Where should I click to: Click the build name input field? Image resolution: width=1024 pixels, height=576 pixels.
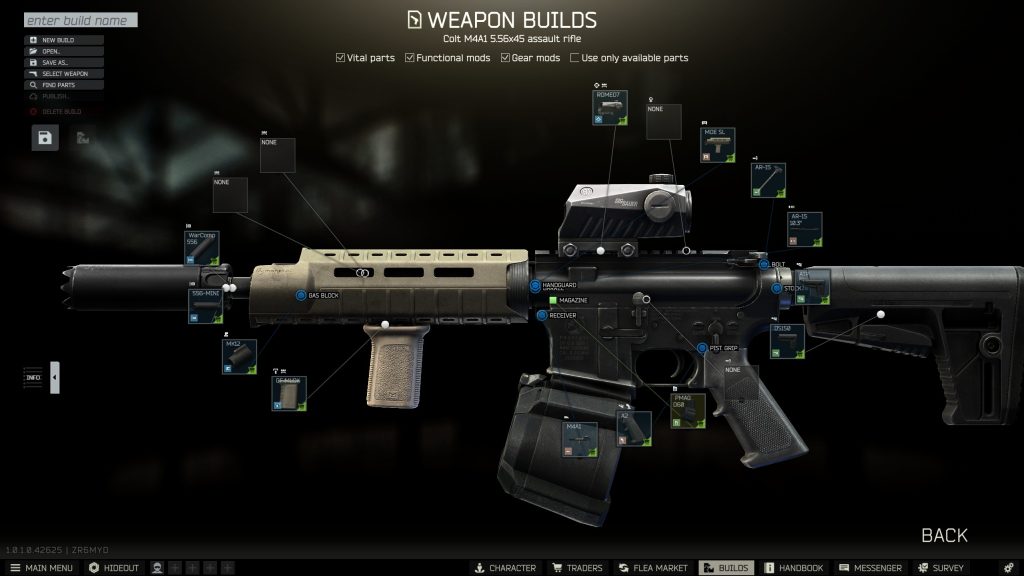pos(80,20)
